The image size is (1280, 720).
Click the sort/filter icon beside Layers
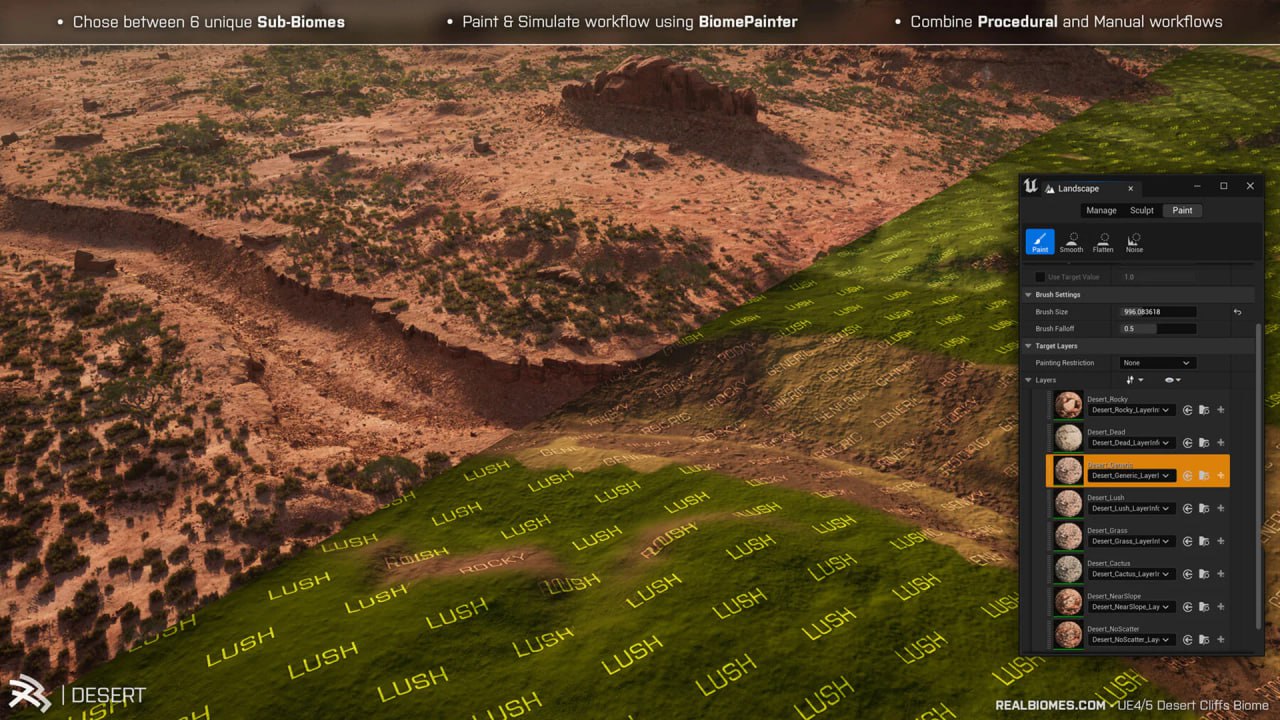tap(1132, 380)
